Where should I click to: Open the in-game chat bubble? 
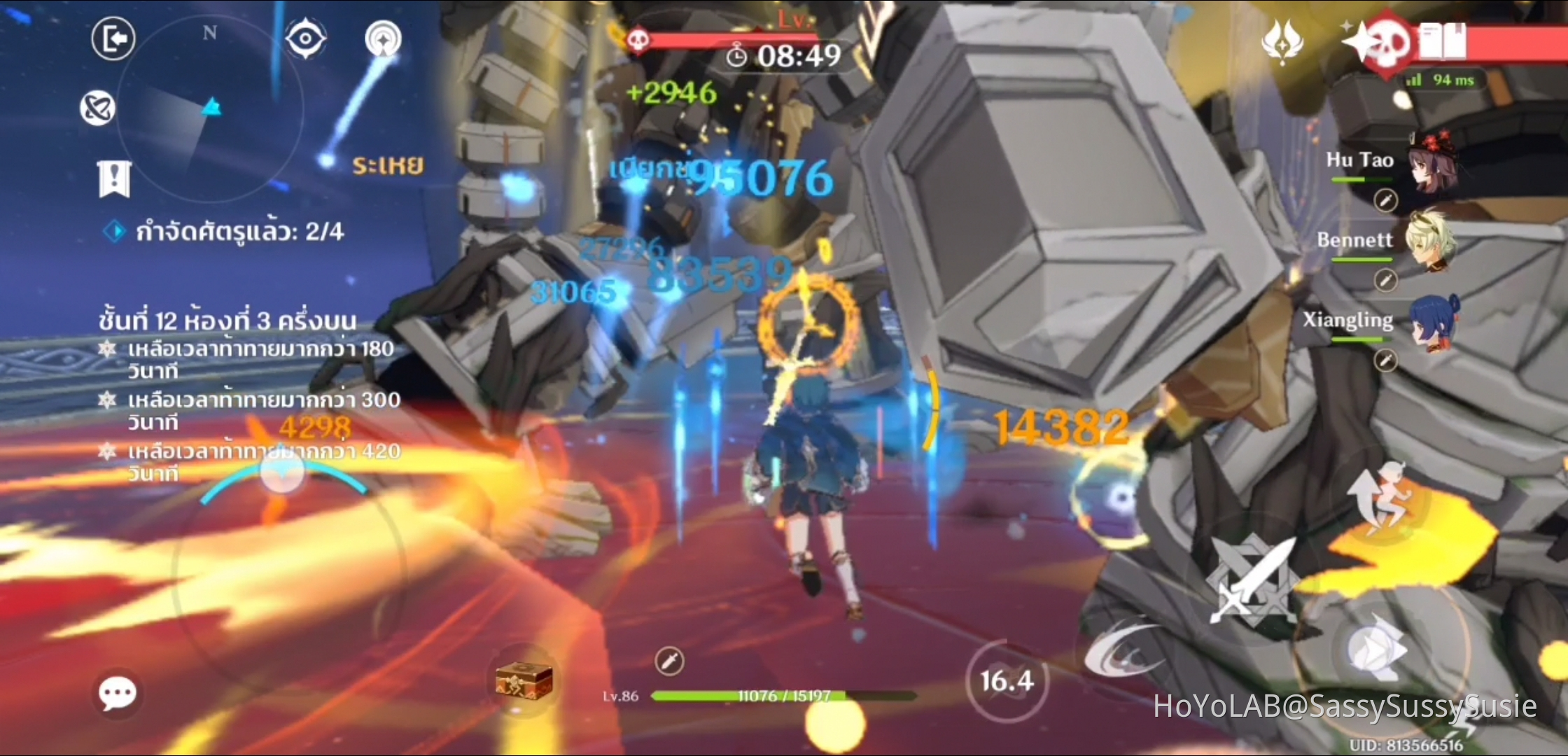click(118, 692)
